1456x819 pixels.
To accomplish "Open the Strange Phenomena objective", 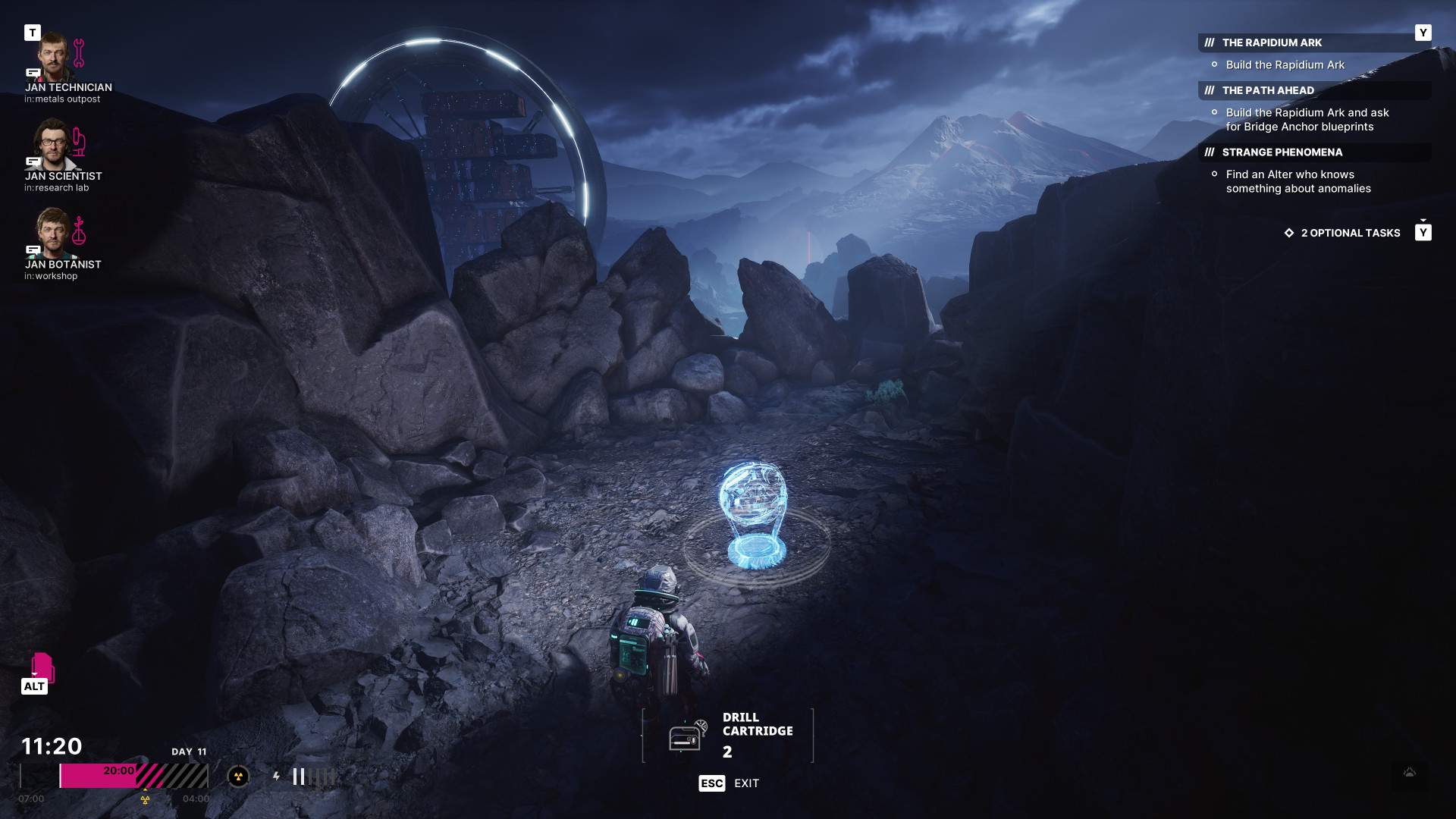I will click(x=1282, y=152).
